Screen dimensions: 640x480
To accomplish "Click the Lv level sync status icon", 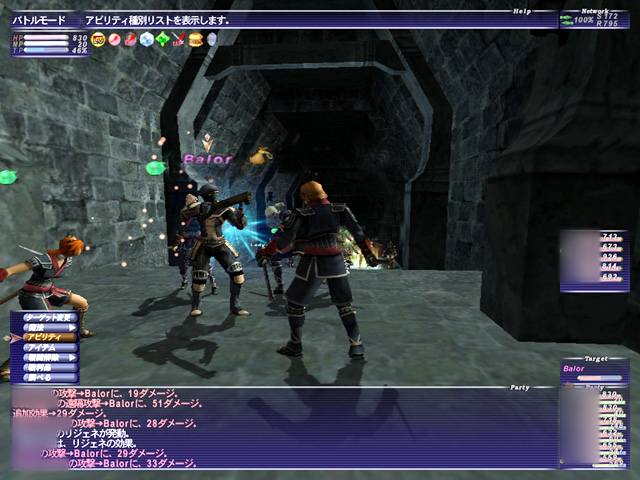I will click(x=98, y=40).
